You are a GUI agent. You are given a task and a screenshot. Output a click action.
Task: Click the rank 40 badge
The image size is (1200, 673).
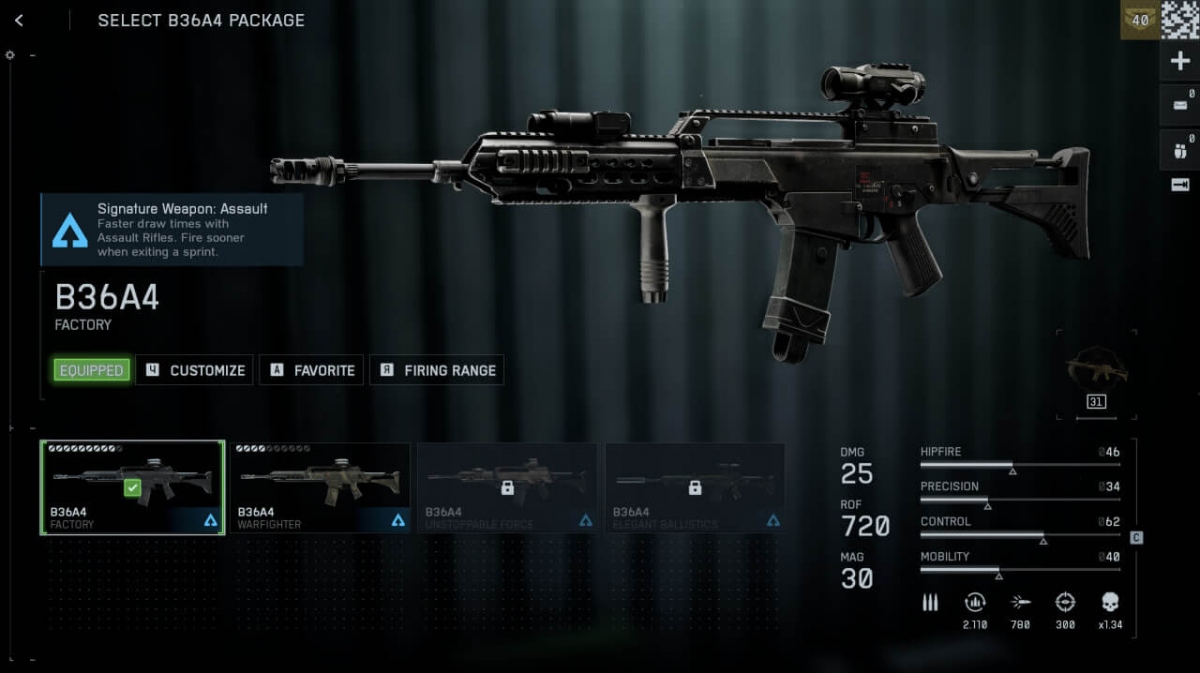(1140, 20)
